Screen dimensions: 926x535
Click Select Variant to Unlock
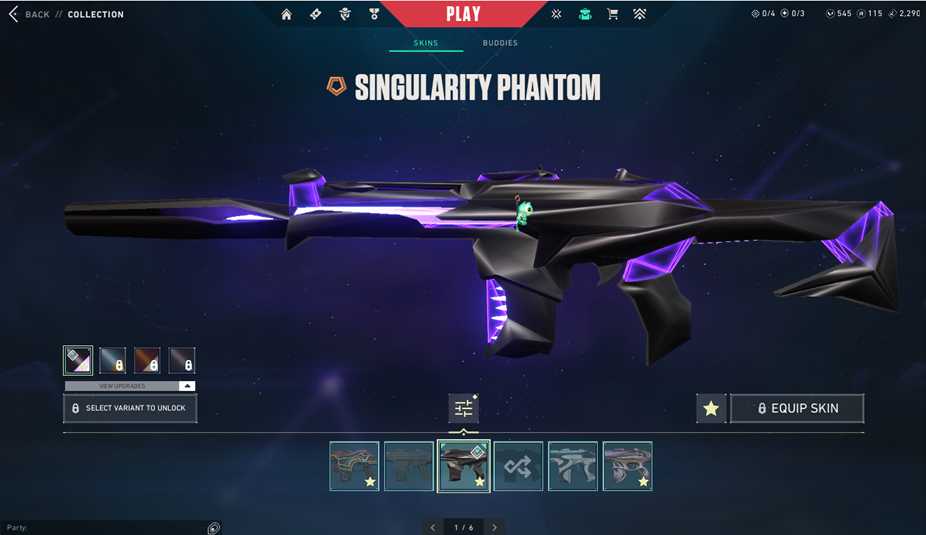(130, 408)
